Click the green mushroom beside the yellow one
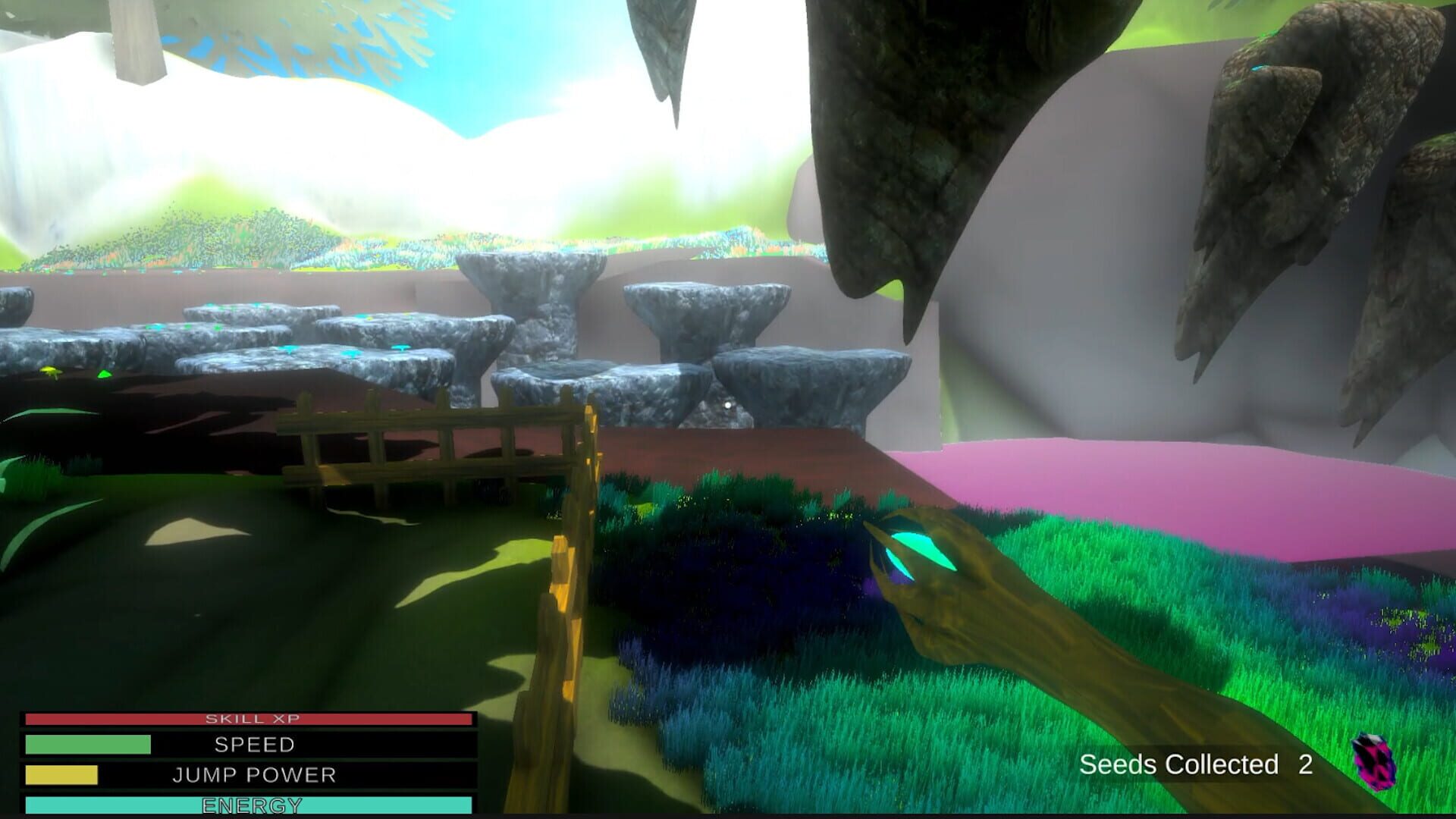Viewport: 1456px width, 819px height. click(x=105, y=374)
